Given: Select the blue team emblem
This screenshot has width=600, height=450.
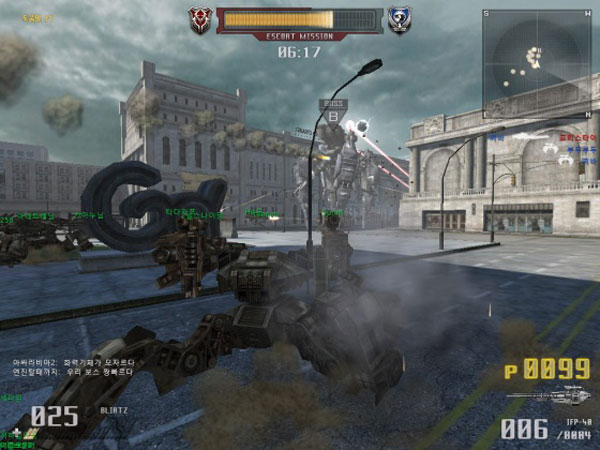Looking at the screenshot, I should (x=400, y=20).
